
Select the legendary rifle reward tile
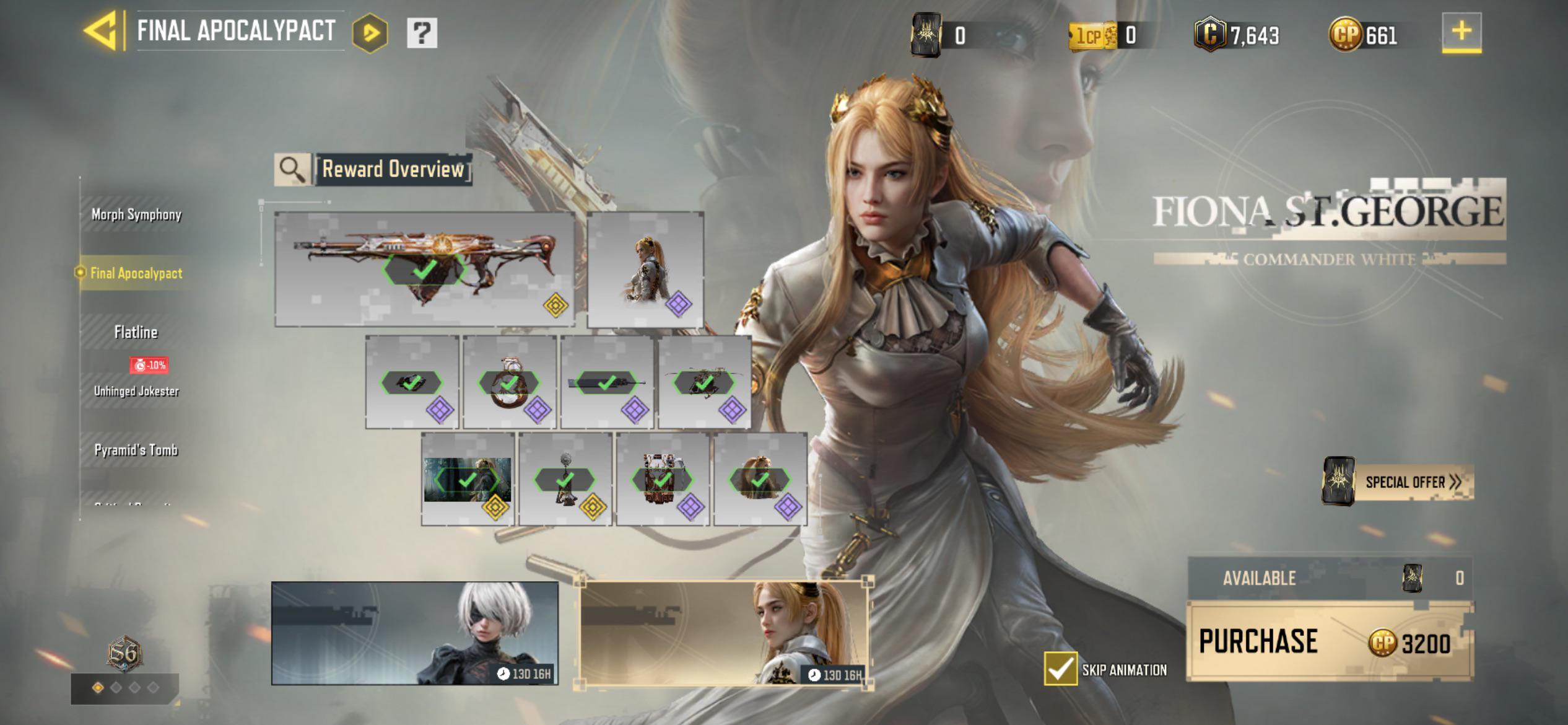pos(424,269)
